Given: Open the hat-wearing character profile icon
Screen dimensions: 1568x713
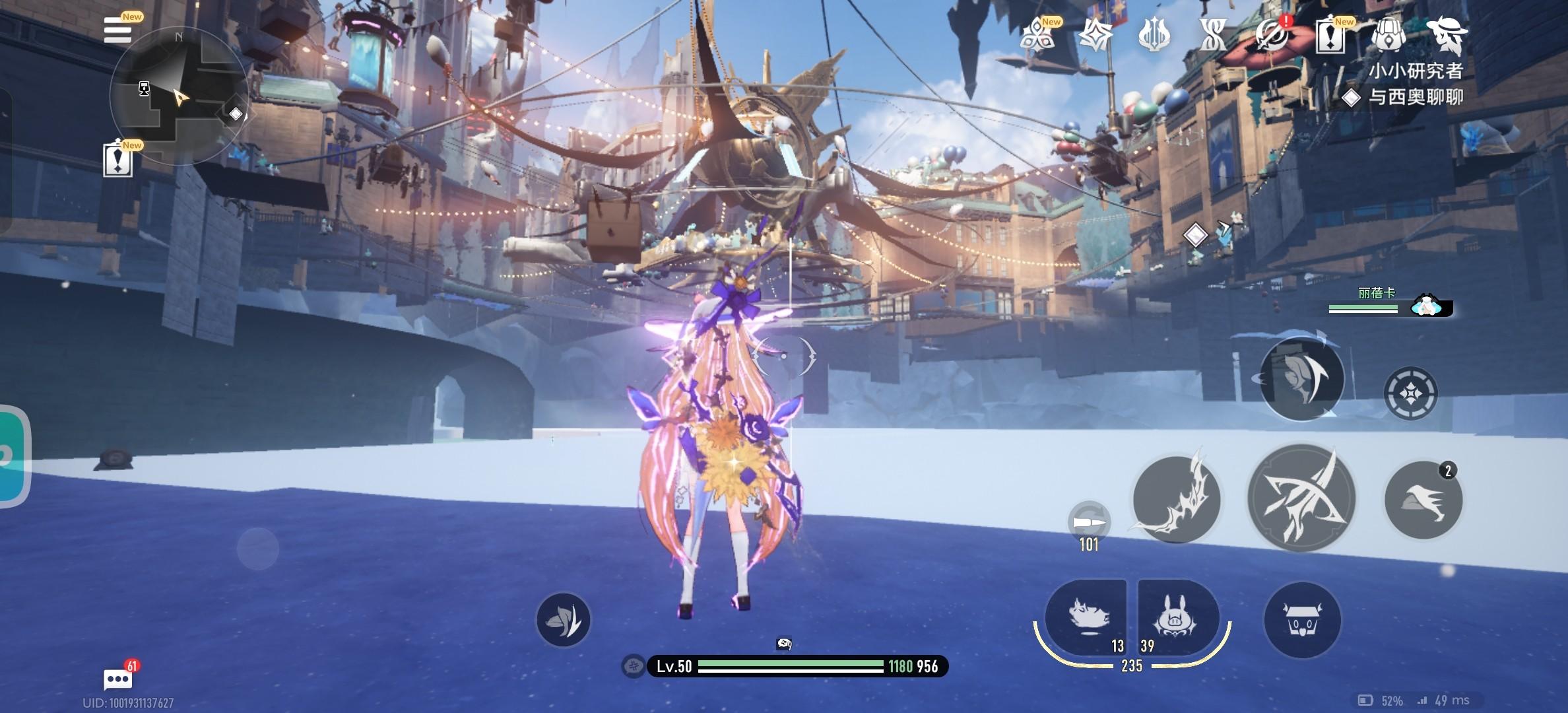Looking at the screenshot, I should click(1447, 34).
